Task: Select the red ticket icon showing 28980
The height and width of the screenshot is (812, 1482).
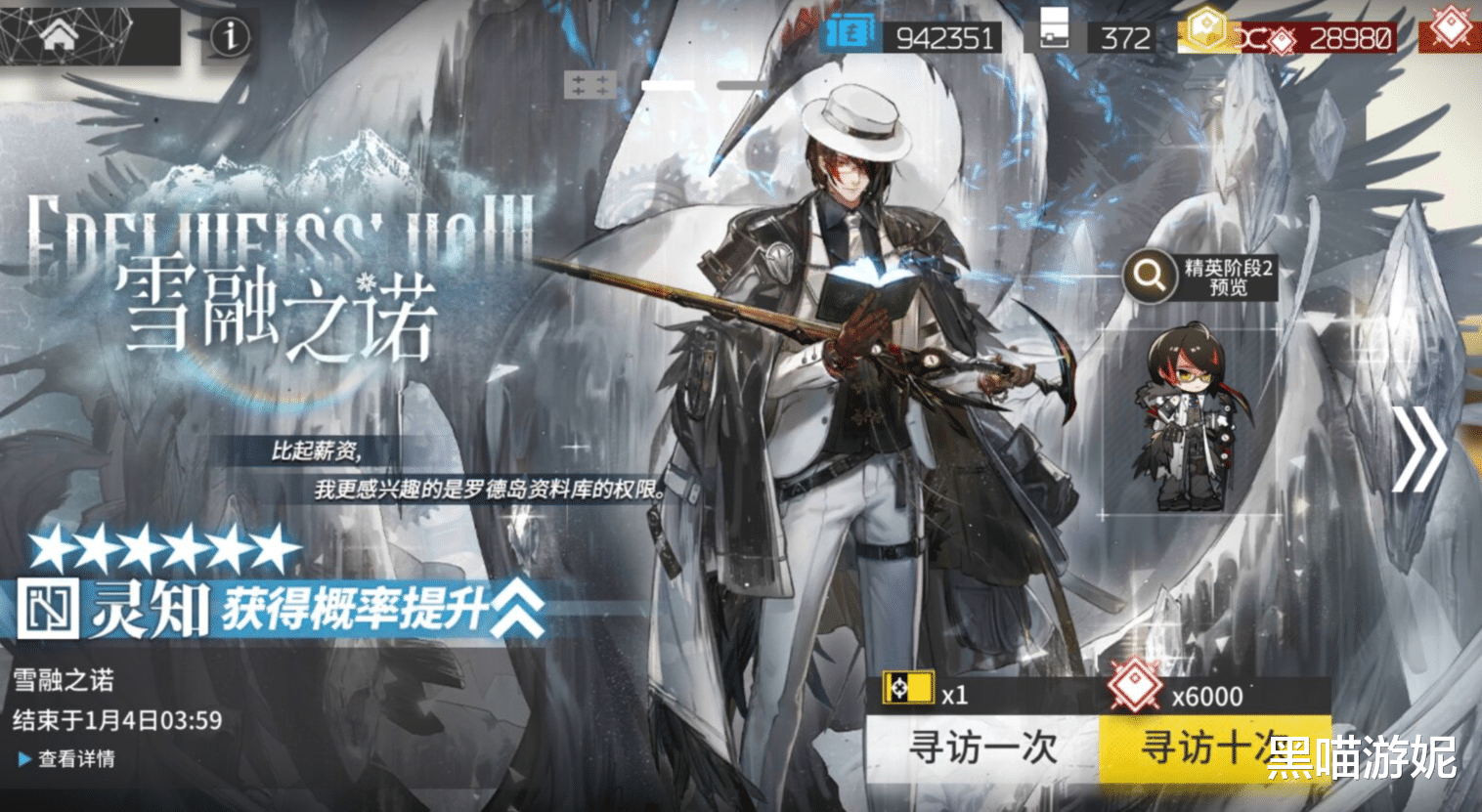Action: coord(1281,39)
